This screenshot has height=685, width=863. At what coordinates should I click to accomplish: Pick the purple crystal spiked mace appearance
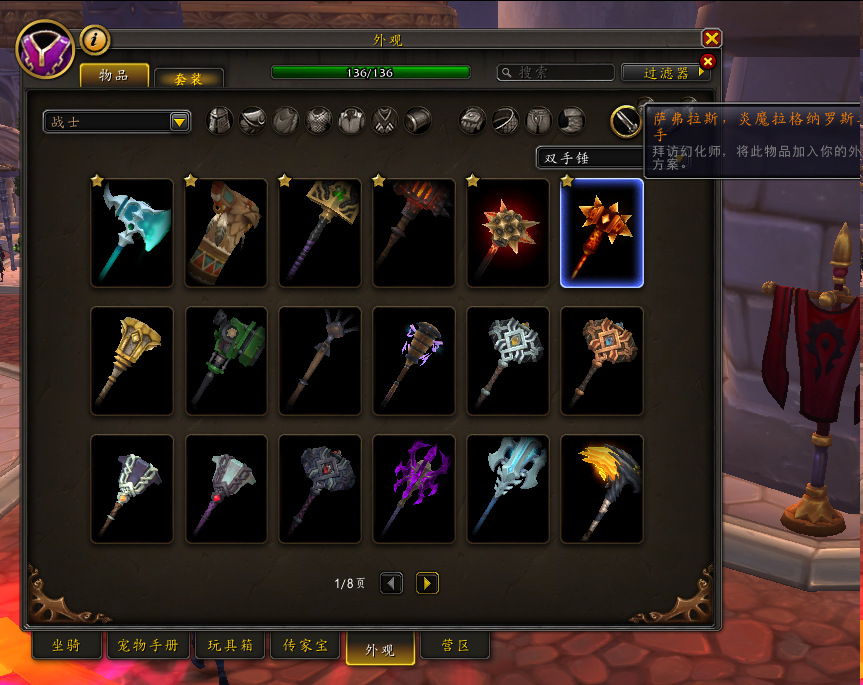pyautogui.click(x=414, y=489)
